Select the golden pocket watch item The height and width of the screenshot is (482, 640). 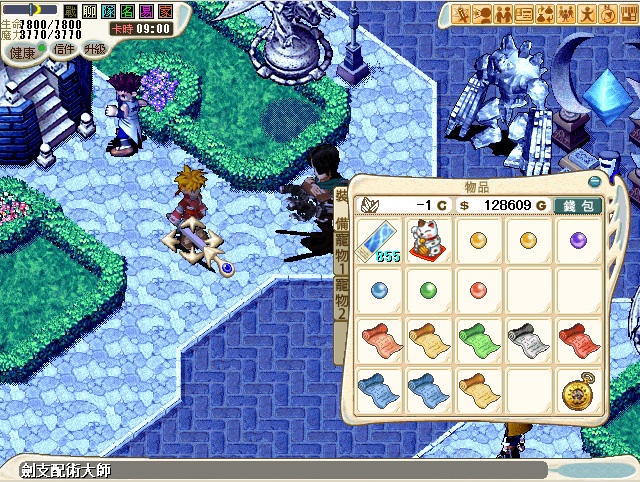click(x=577, y=388)
